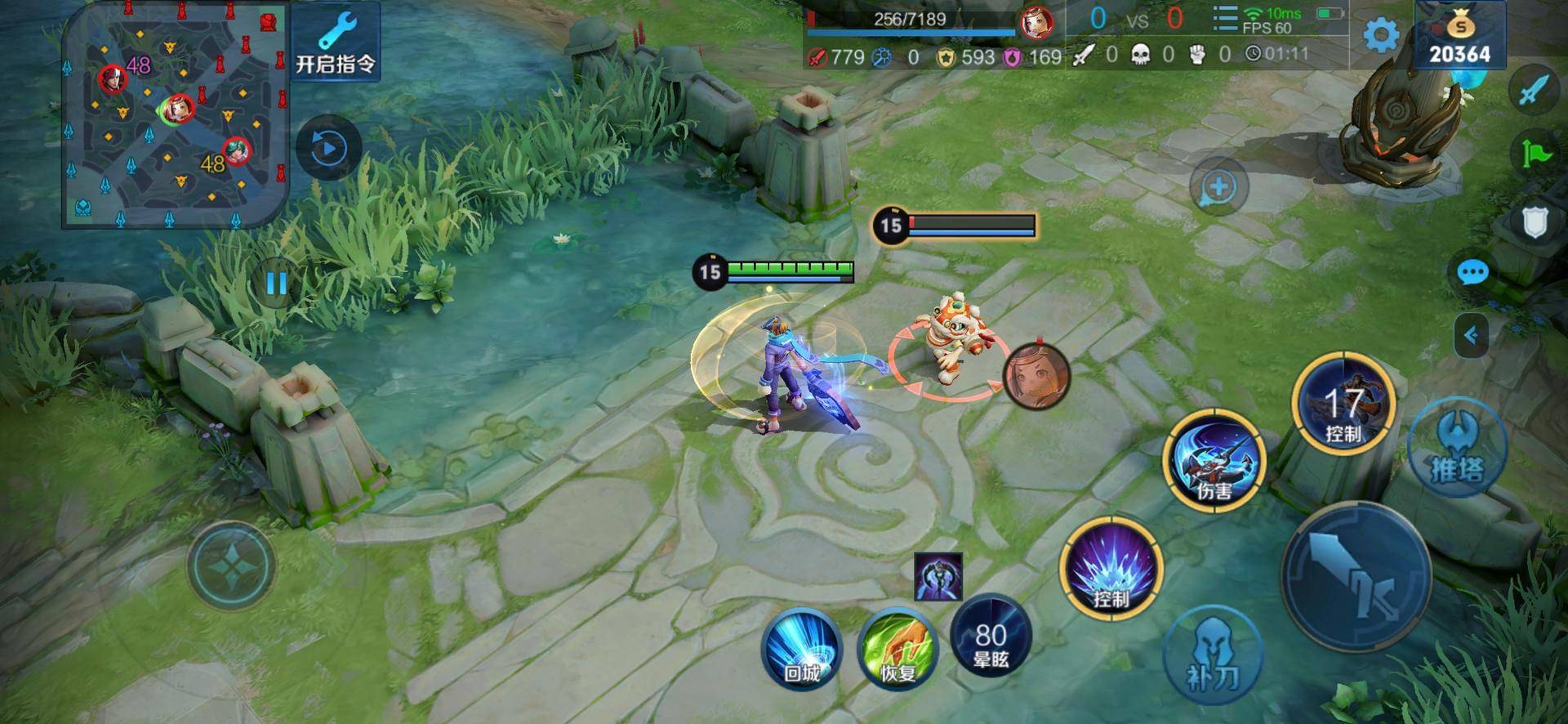
Task: Open the chat bubble
Action: click(1472, 272)
